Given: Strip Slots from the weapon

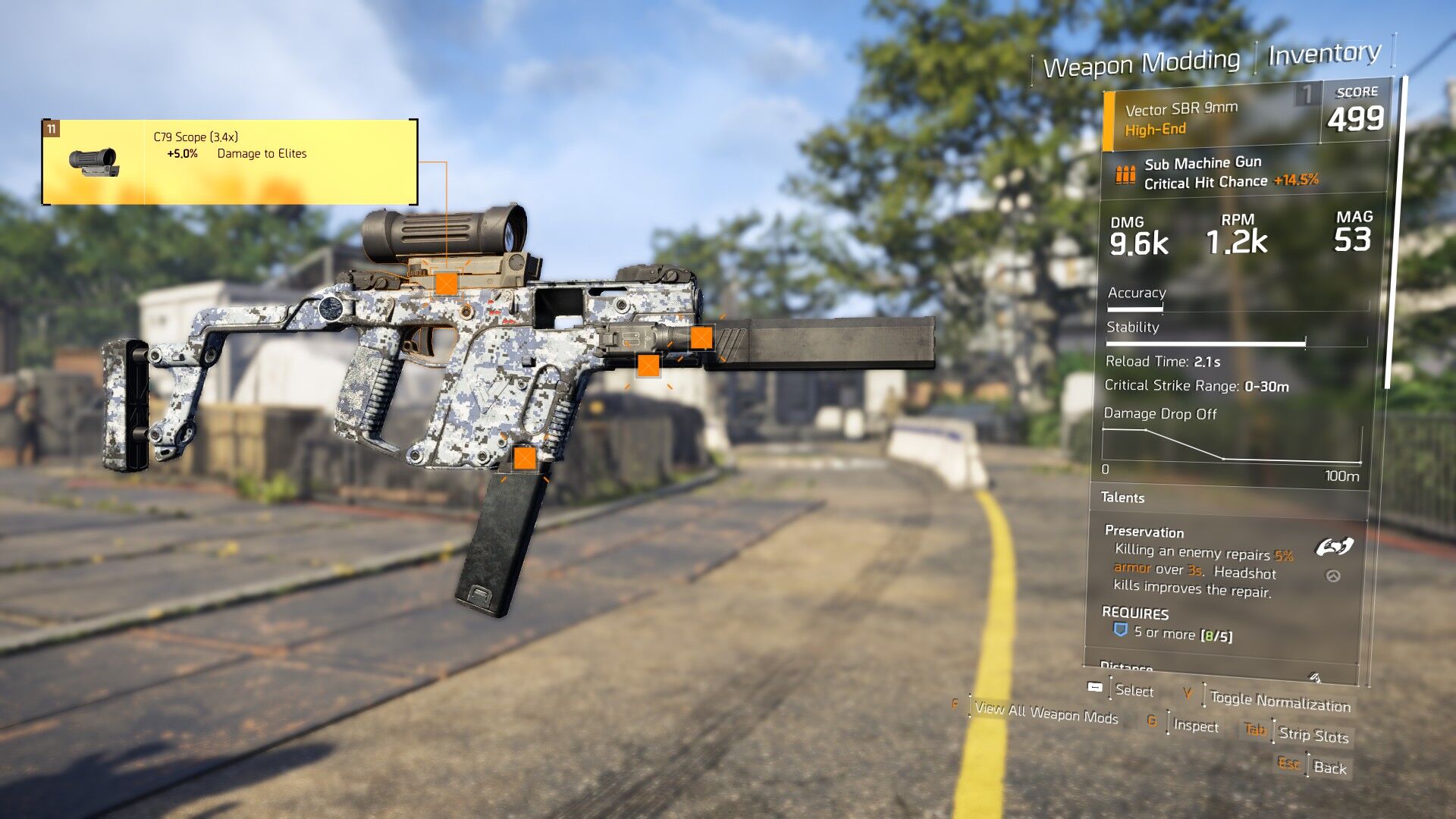Looking at the screenshot, I should click(x=1313, y=735).
